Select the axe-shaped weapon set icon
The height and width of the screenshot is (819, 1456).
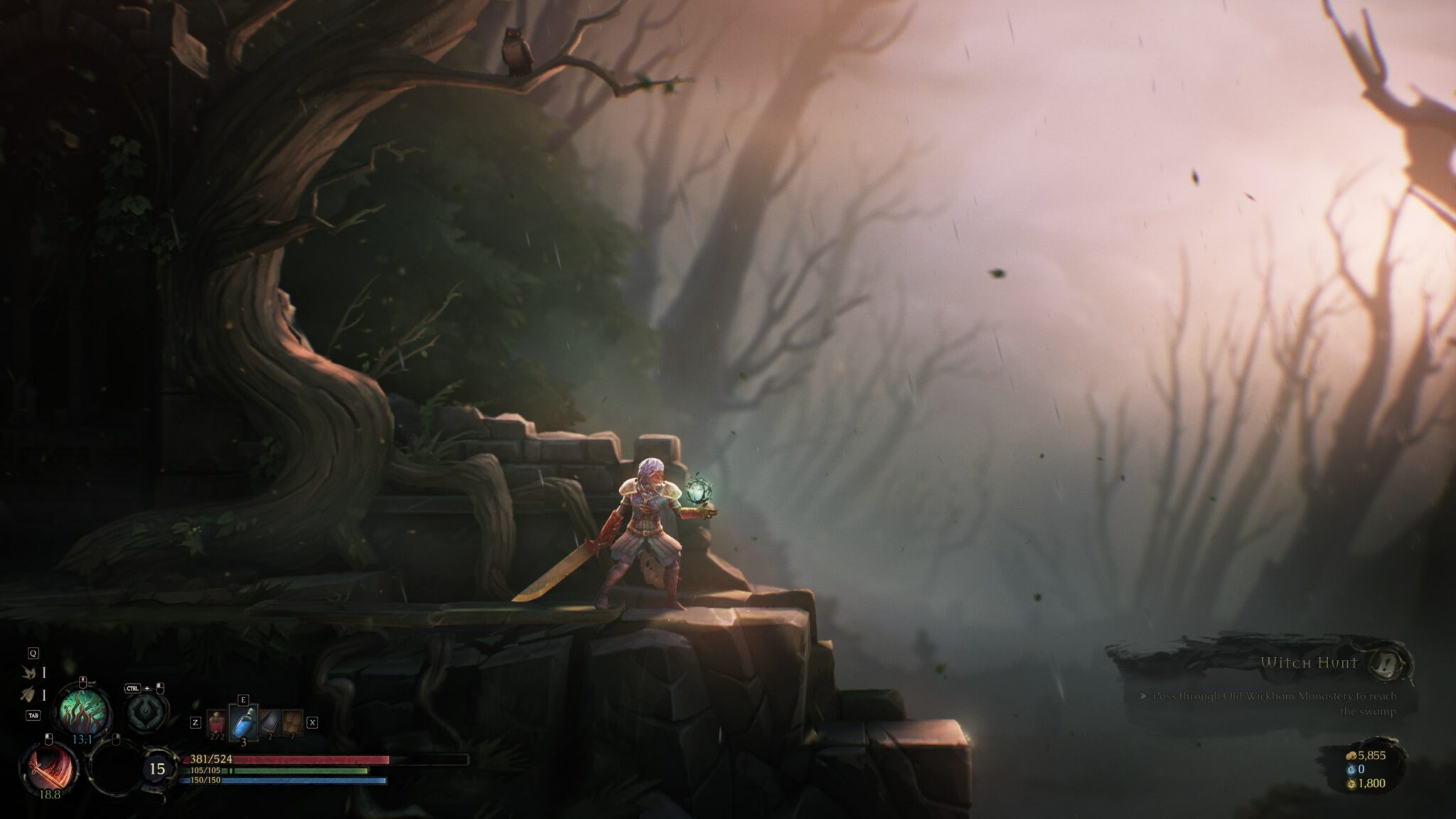tap(29, 695)
